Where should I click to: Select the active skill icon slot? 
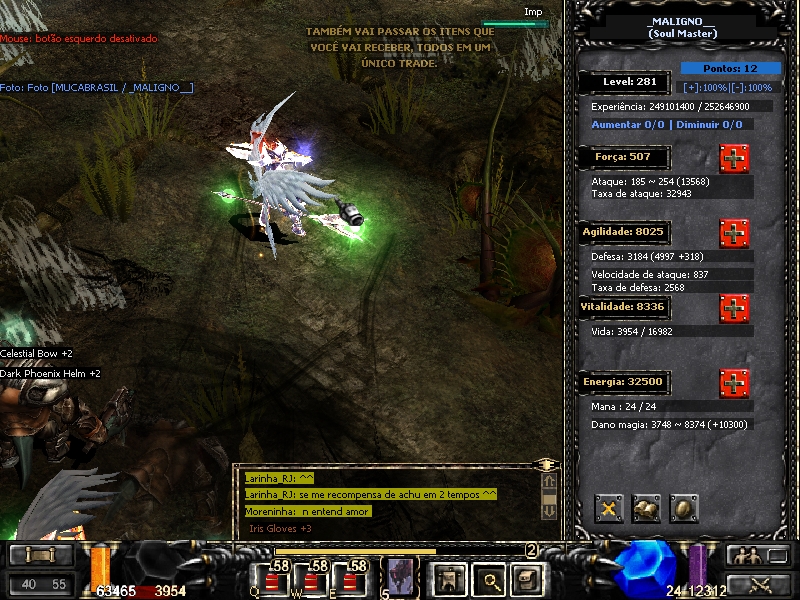398,576
